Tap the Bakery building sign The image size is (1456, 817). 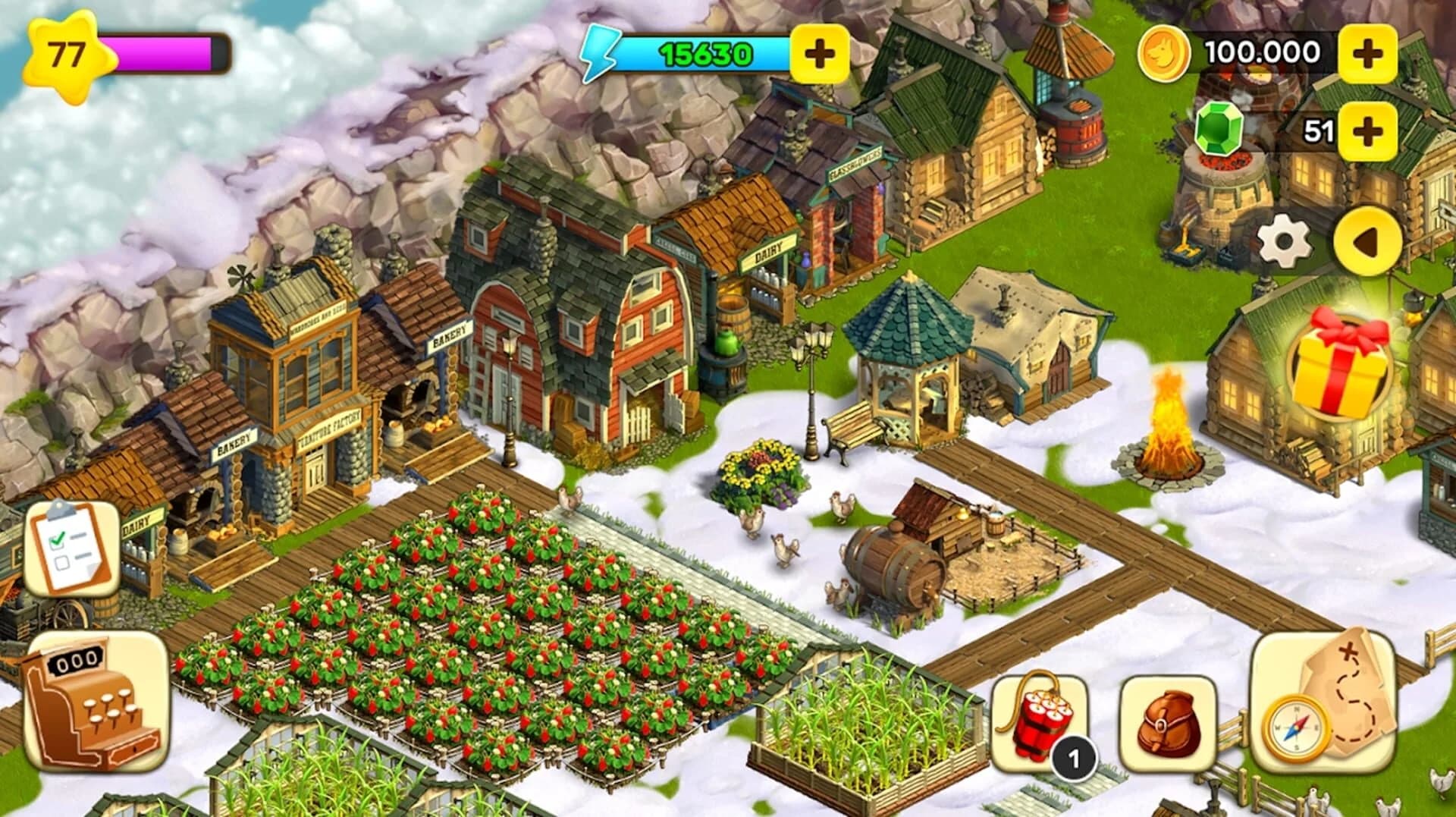451,338
